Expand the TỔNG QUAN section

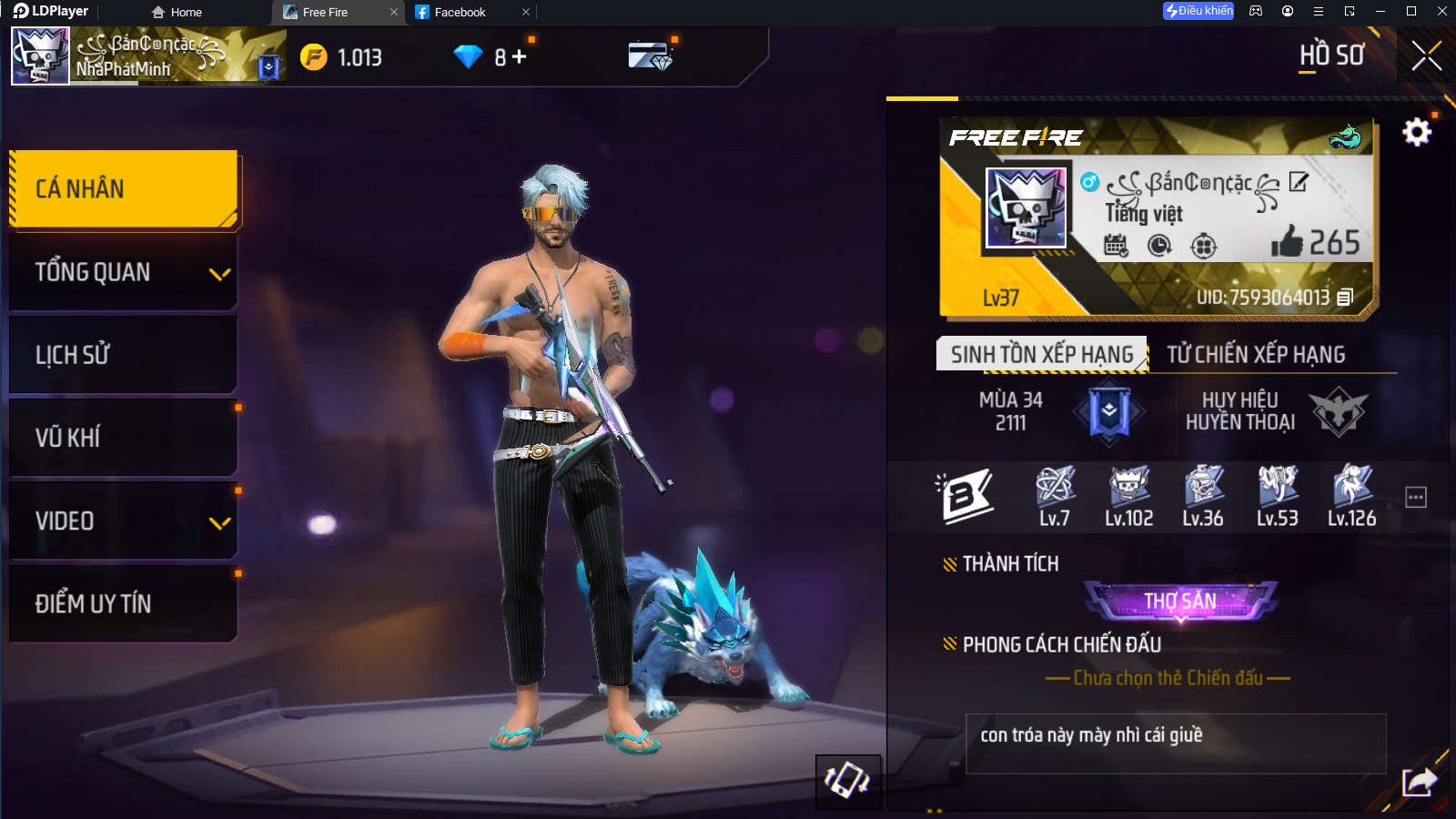[x=124, y=272]
